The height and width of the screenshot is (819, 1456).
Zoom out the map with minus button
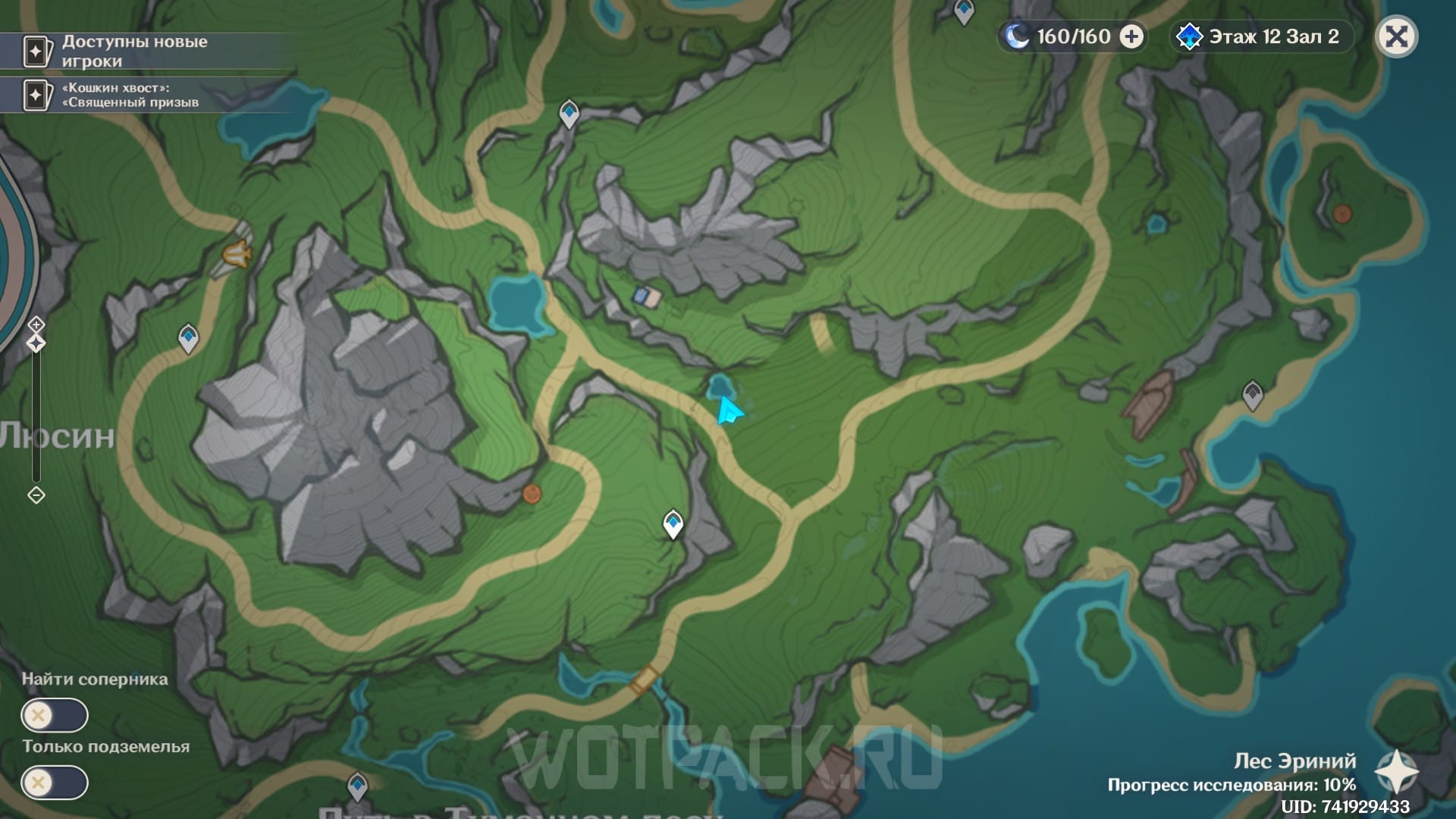[36, 495]
